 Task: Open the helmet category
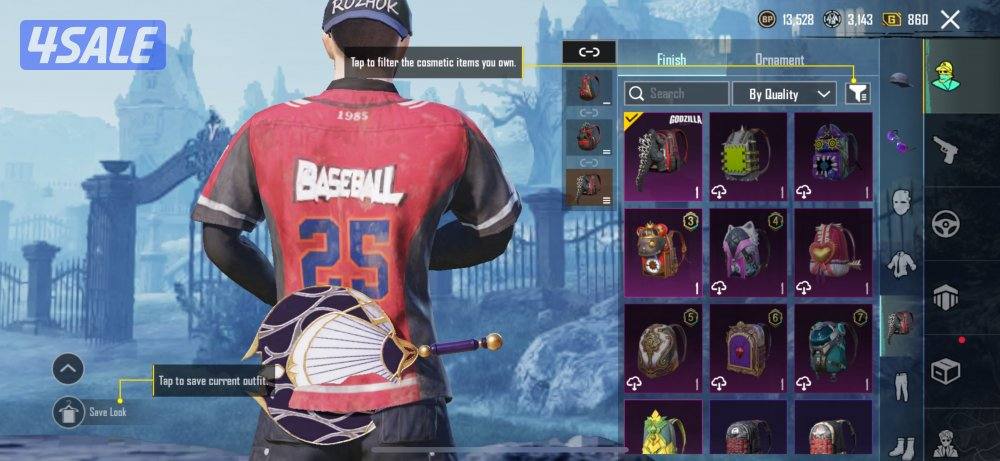click(900, 80)
